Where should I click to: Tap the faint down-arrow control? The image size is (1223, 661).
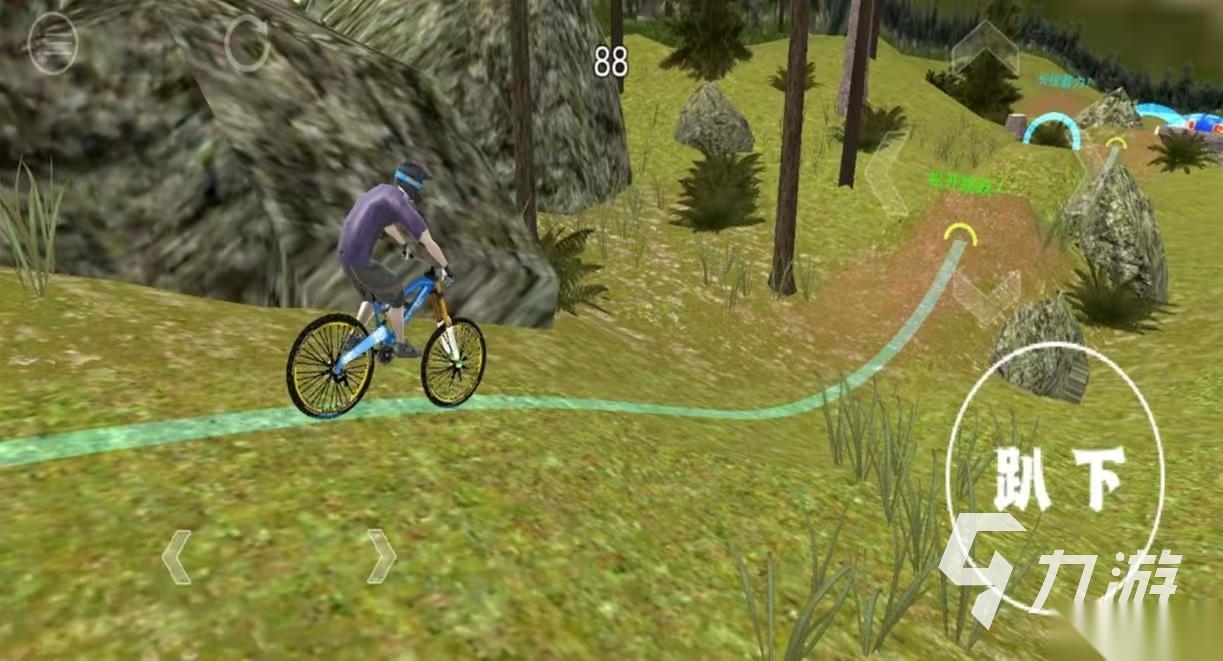(985, 295)
